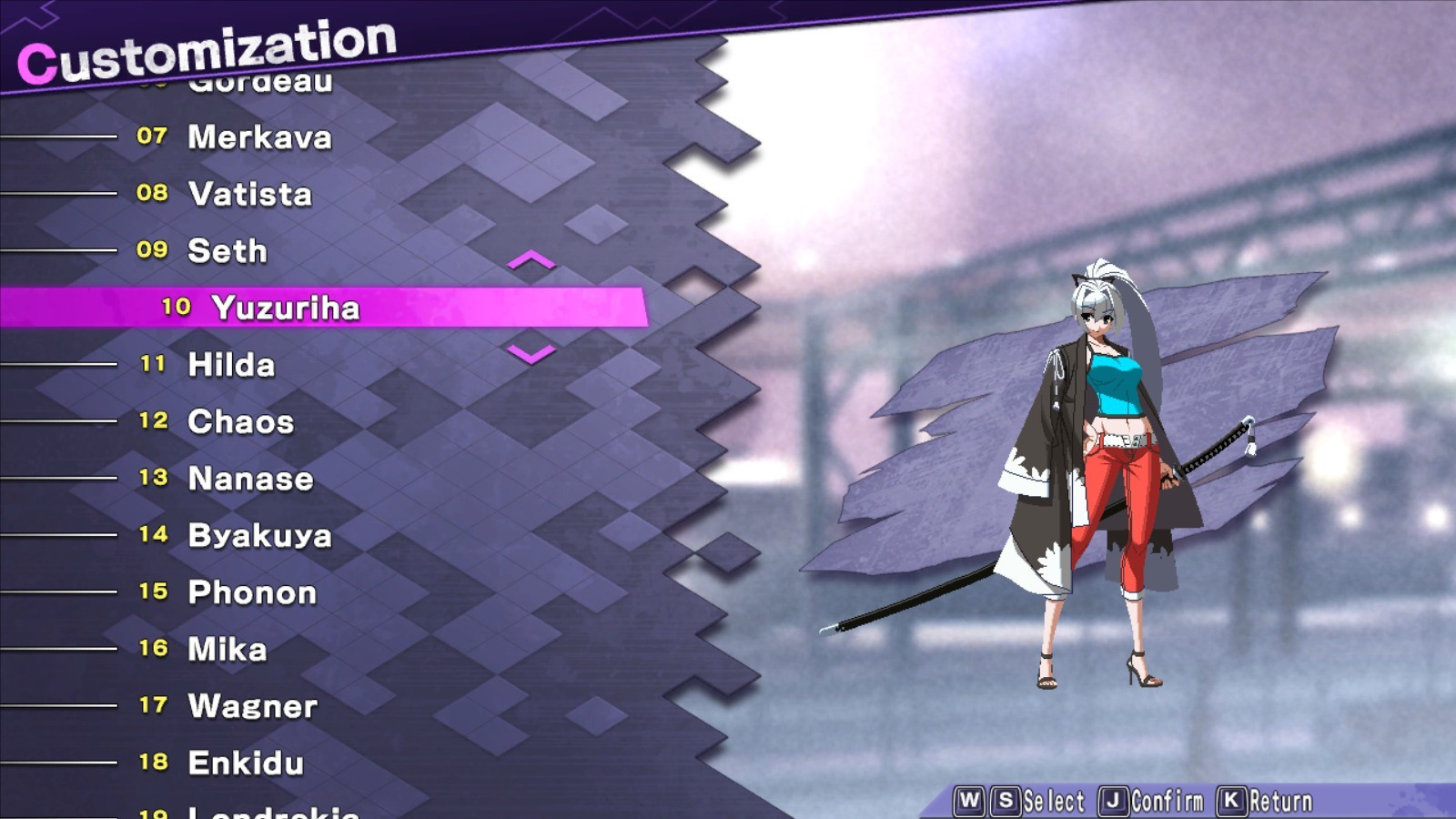Select Chaos from the list
Screen dimensions: 1456x819
(x=239, y=421)
